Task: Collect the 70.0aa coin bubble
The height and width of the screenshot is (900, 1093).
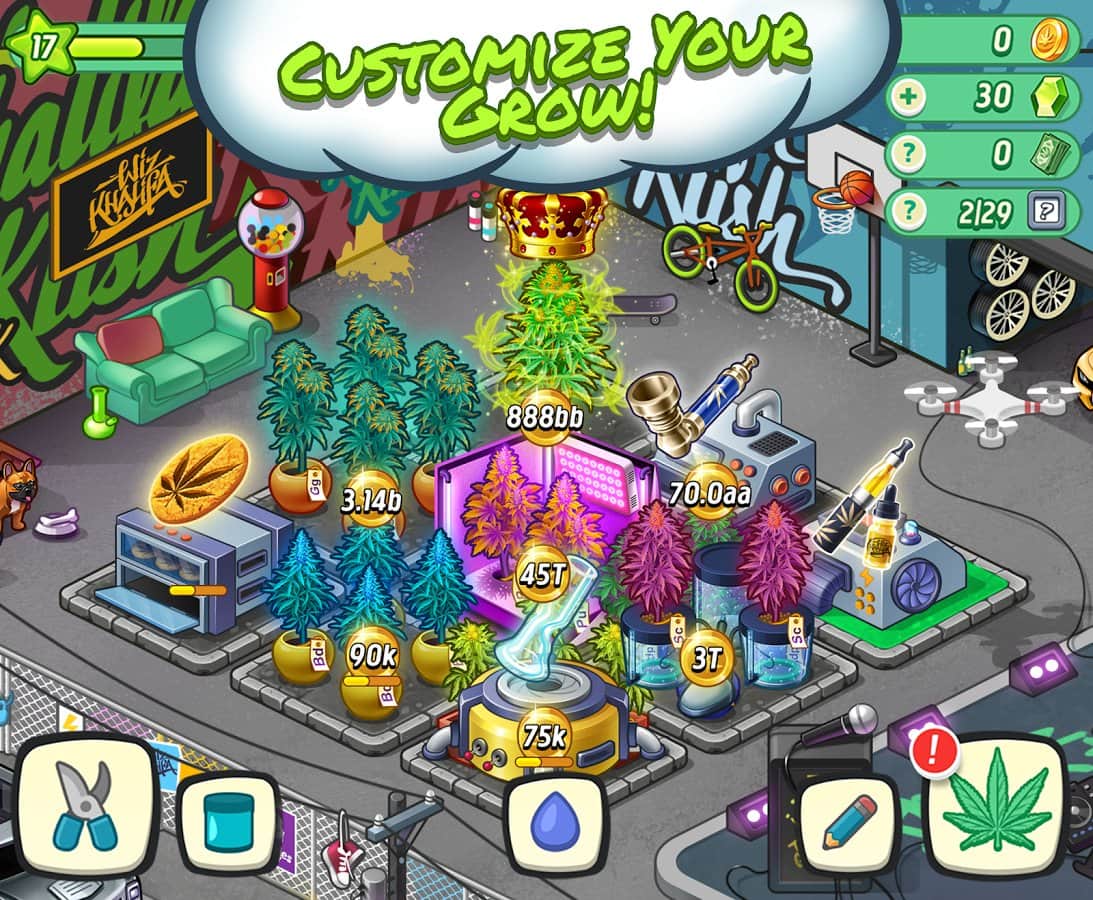Action: pos(710,492)
